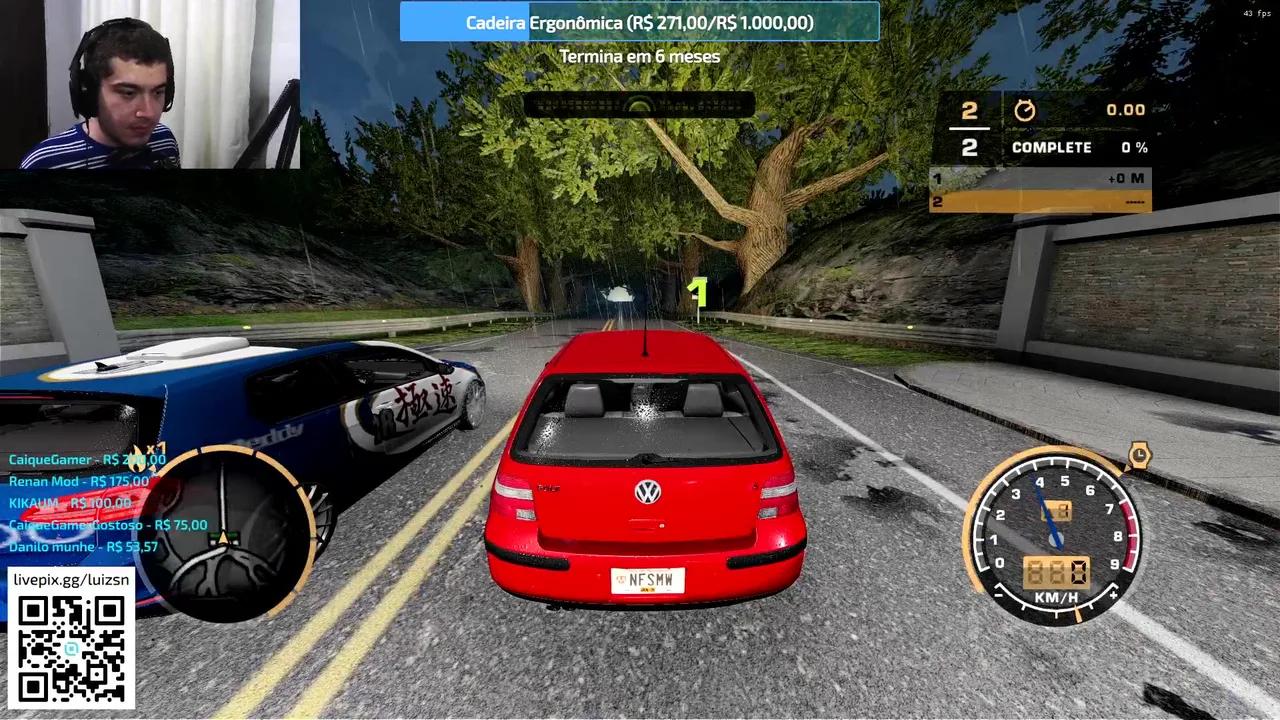Click the stopwatch timer icon
Viewport: 1280px width, 720px height.
tap(1024, 110)
